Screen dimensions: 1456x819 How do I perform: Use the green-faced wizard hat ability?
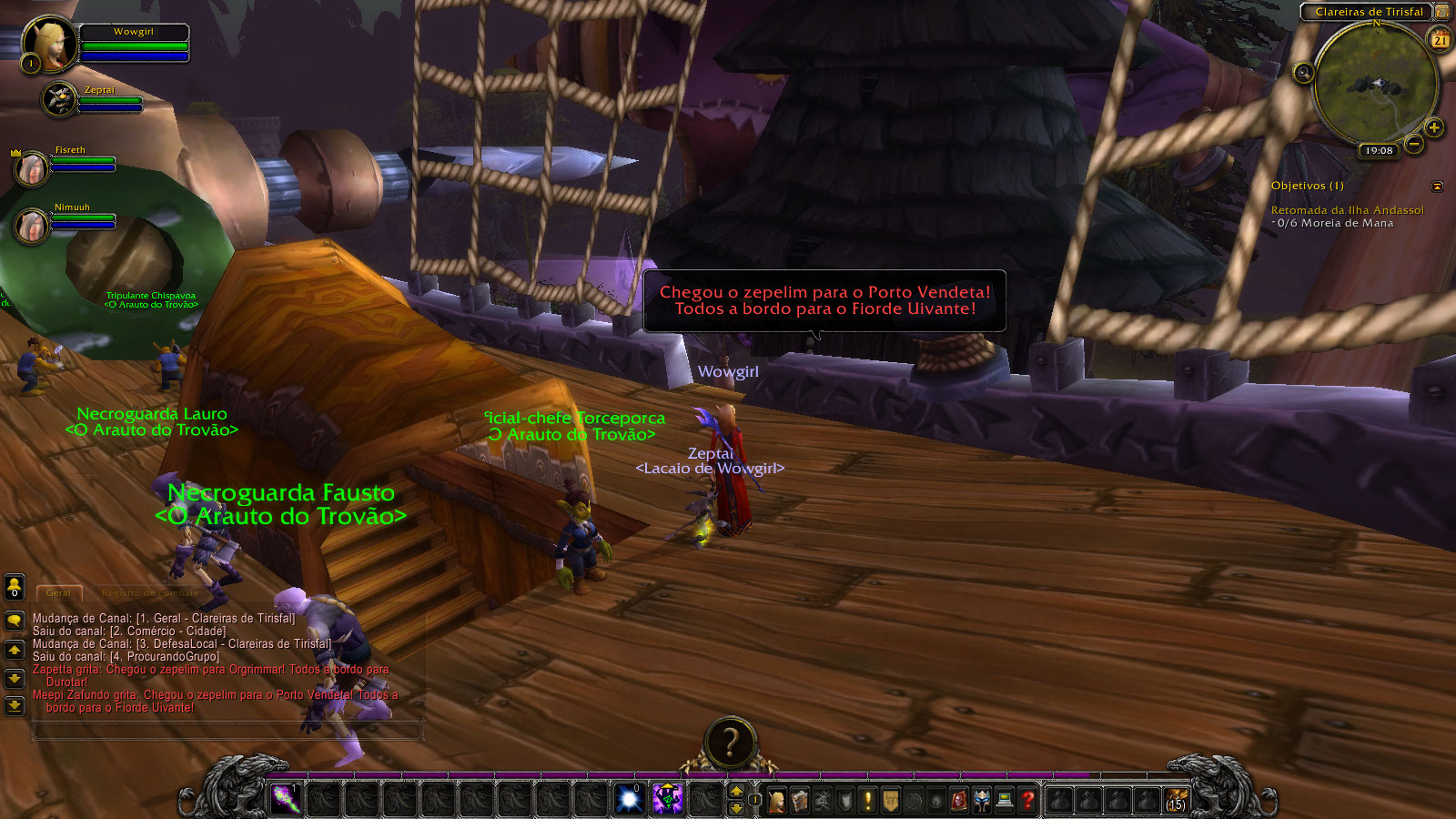point(667,800)
